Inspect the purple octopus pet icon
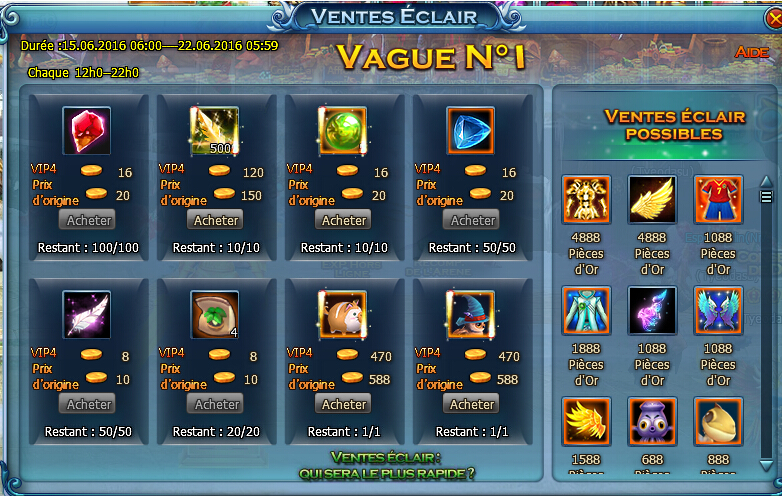This screenshot has width=782, height=496. 652,422
